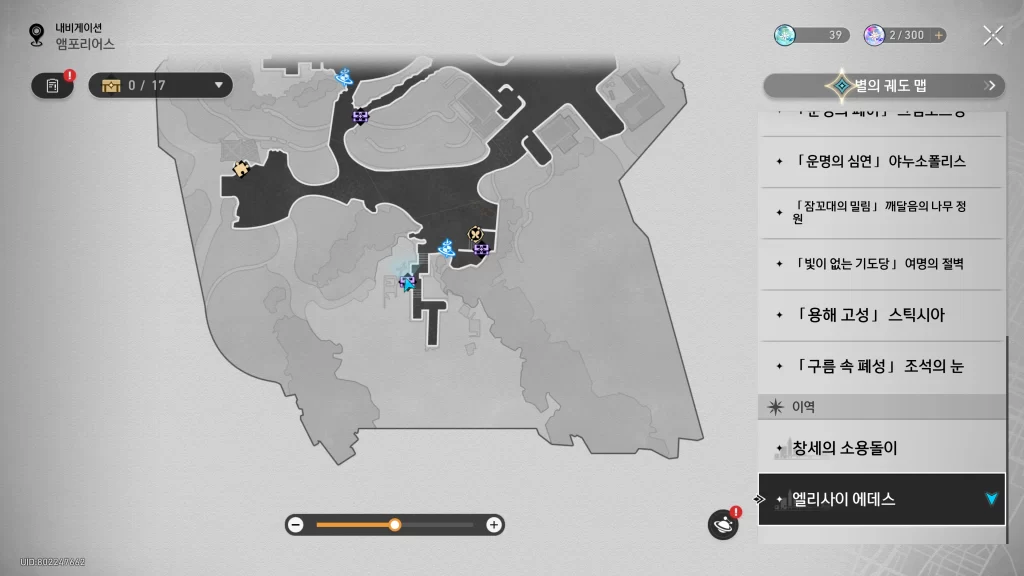The height and width of the screenshot is (576, 1024).
Task: Open the planet icon with red alert
Action: pos(722,524)
